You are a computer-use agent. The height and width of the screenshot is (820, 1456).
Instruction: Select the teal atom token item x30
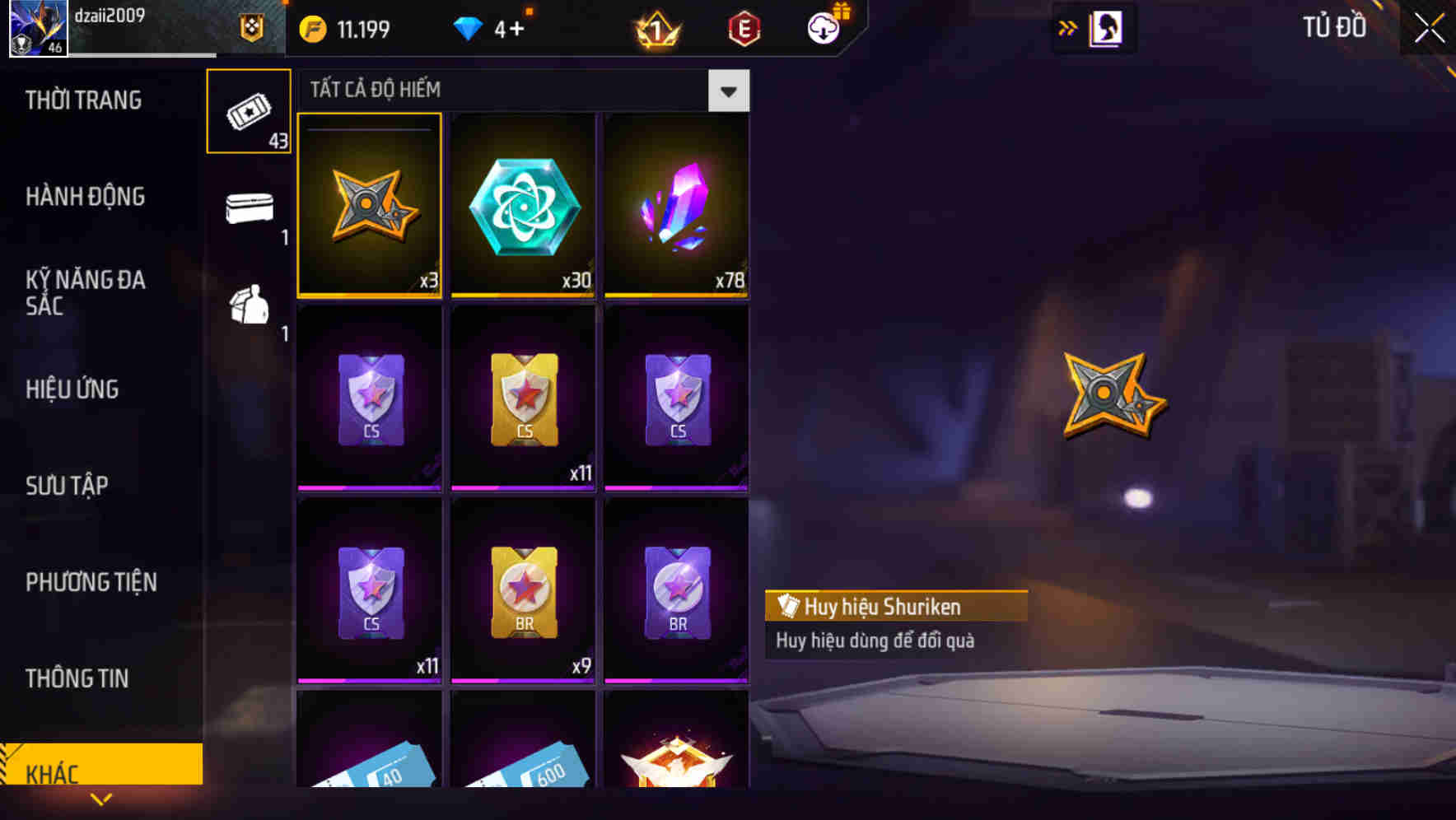[x=522, y=204]
